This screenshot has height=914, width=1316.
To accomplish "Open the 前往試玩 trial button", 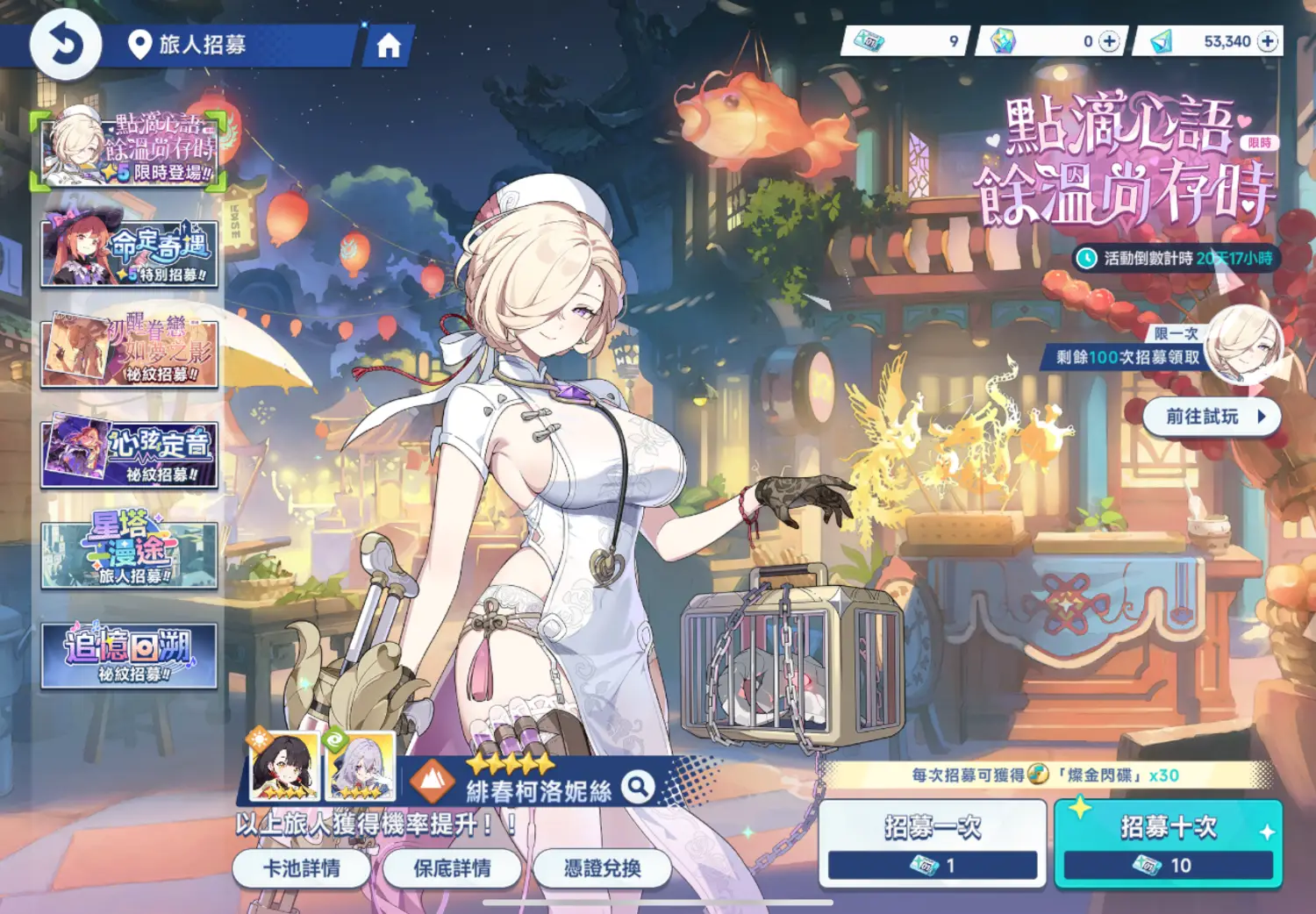I will click(1212, 417).
